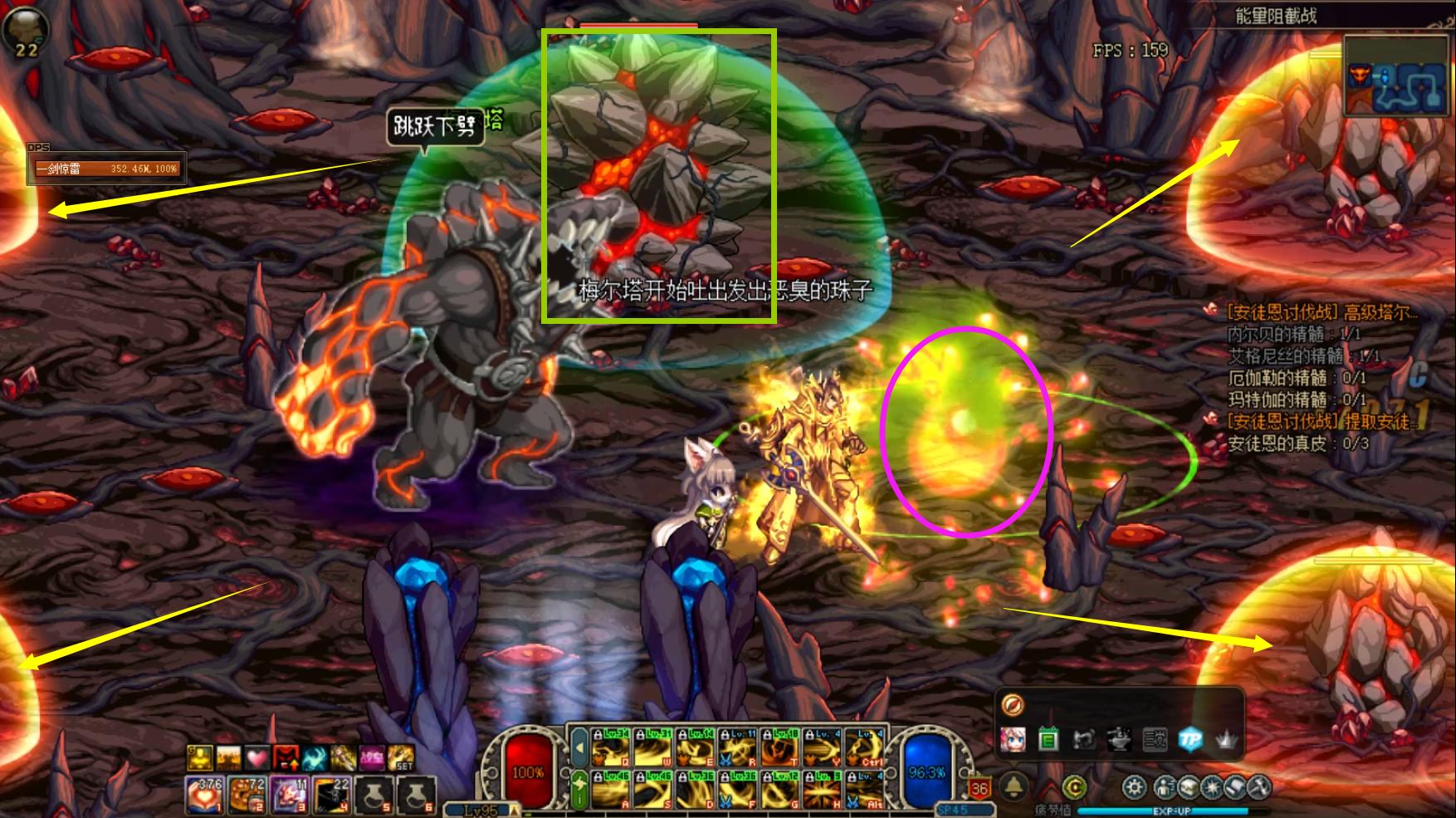Click the notification bell icon
Viewport: 1456px width, 818px height.
click(x=1014, y=786)
